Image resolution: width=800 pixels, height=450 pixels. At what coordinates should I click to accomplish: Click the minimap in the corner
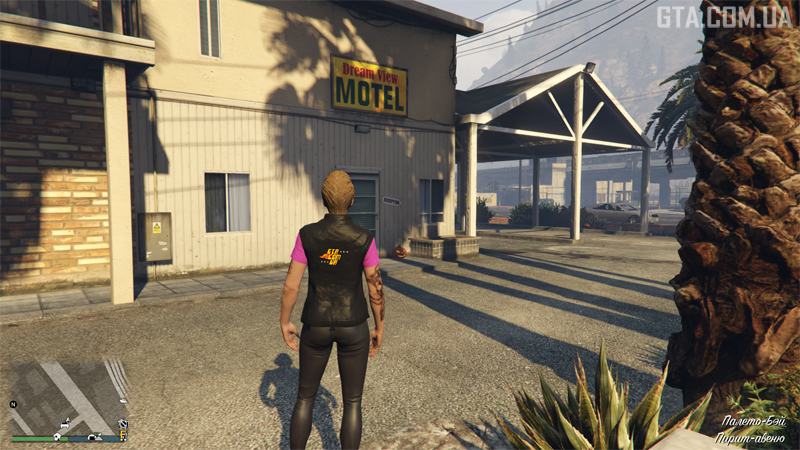(x=68, y=394)
